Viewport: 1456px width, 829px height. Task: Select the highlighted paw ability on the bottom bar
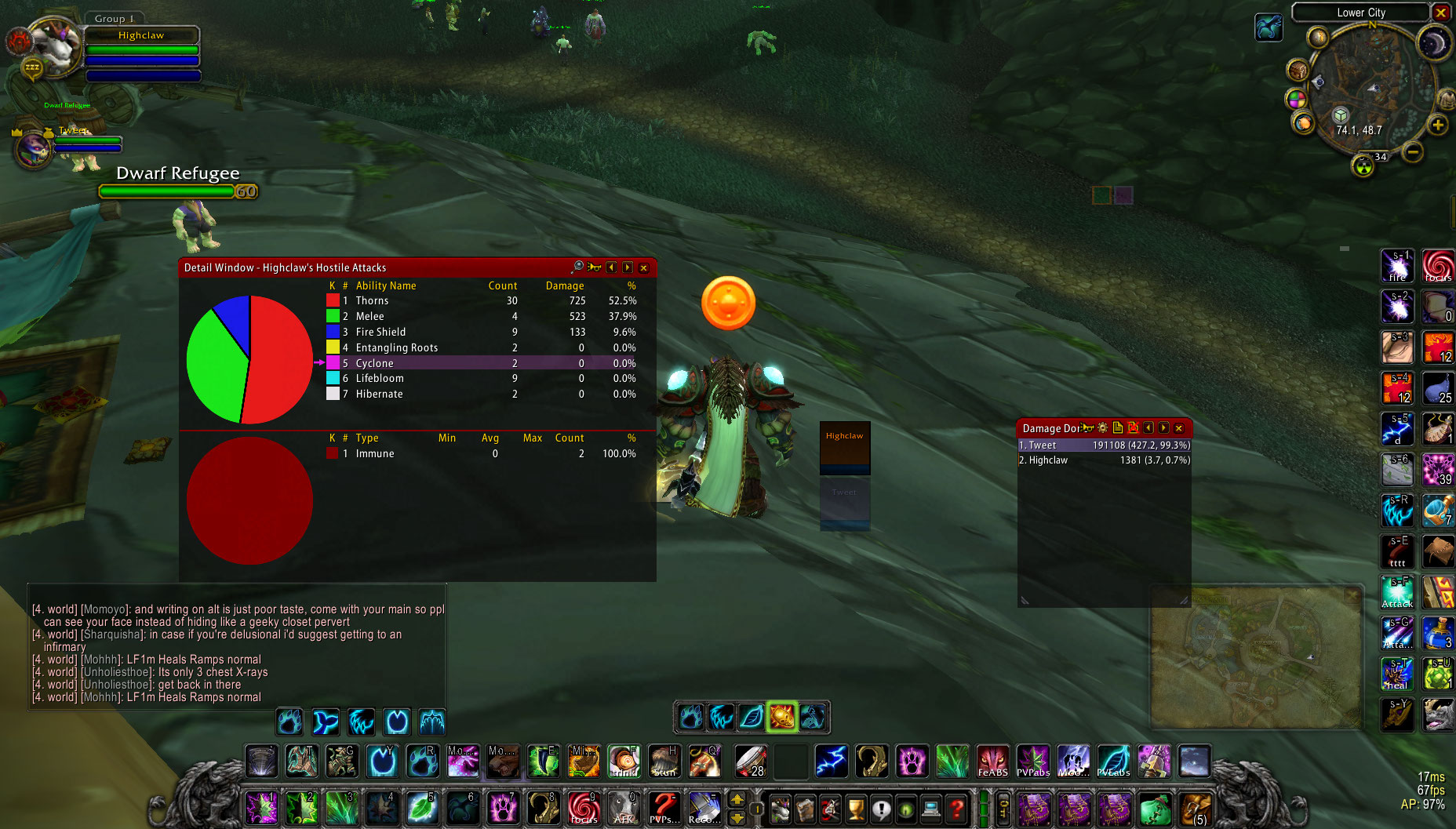click(x=781, y=716)
